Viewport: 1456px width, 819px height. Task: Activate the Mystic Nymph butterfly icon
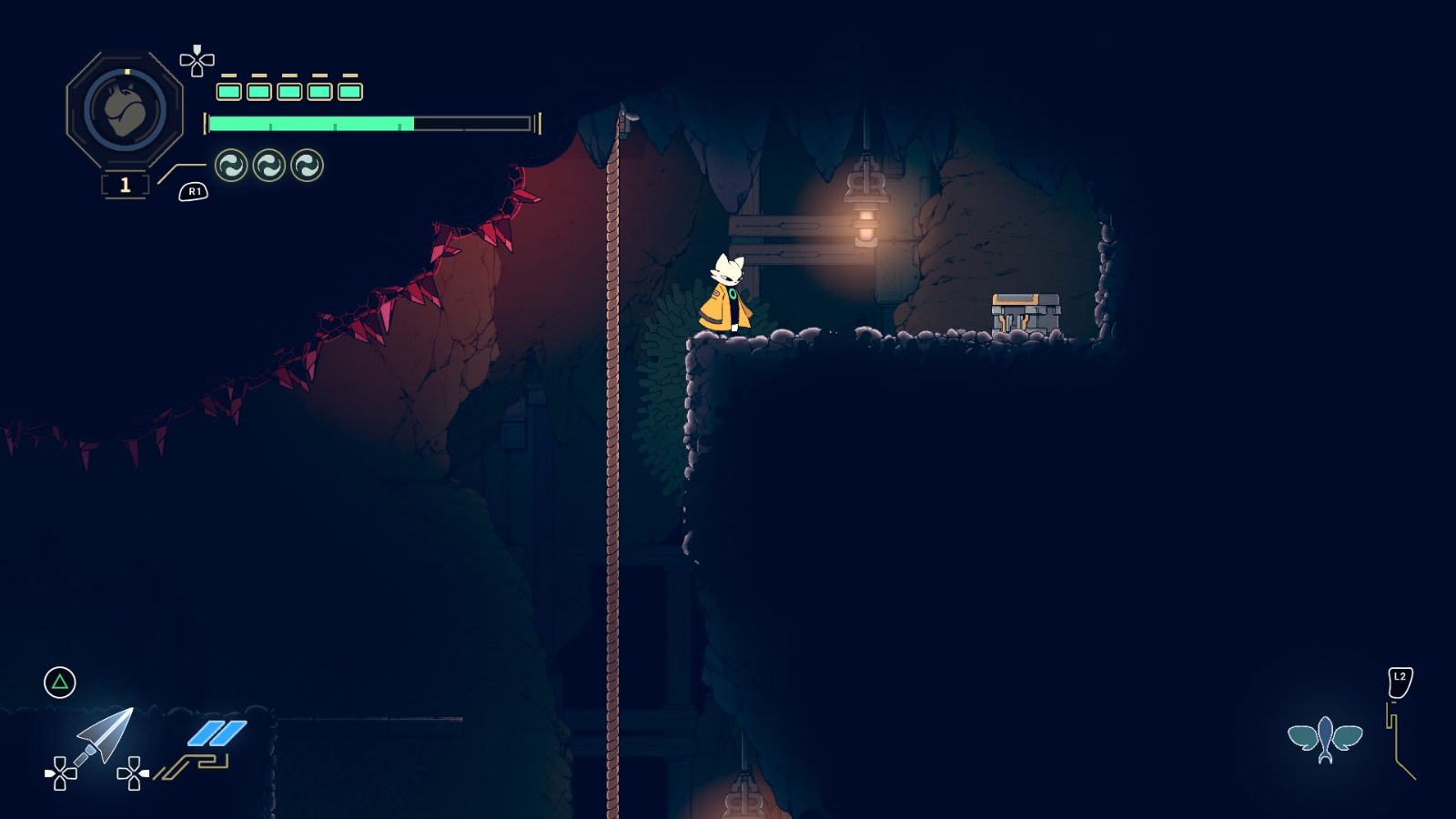click(1325, 738)
